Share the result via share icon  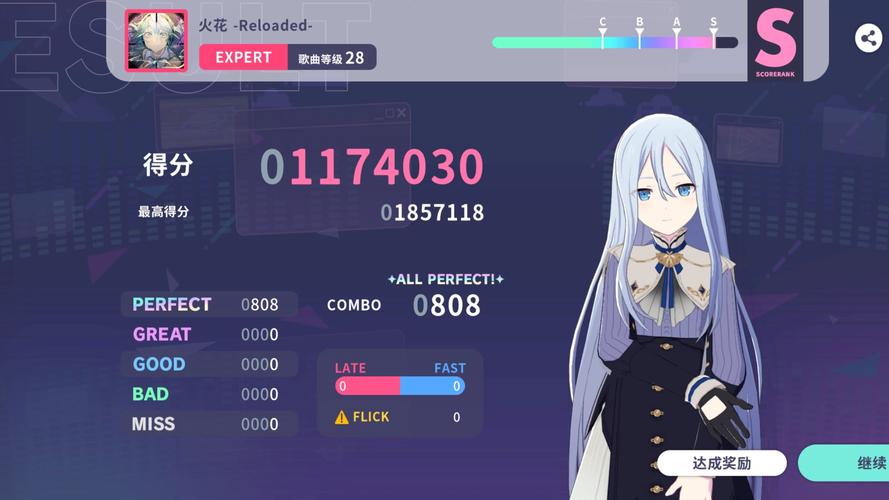(x=868, y=39)
